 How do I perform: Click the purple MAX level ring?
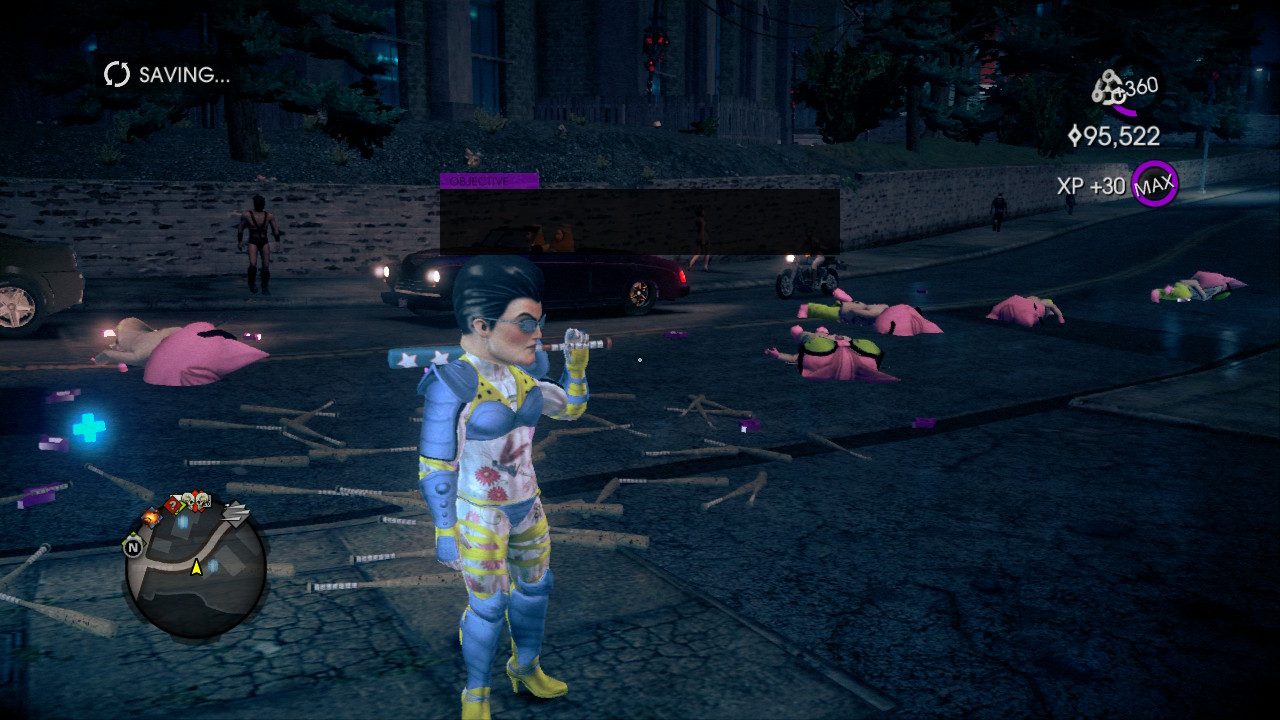click(x=1155, y=184)
